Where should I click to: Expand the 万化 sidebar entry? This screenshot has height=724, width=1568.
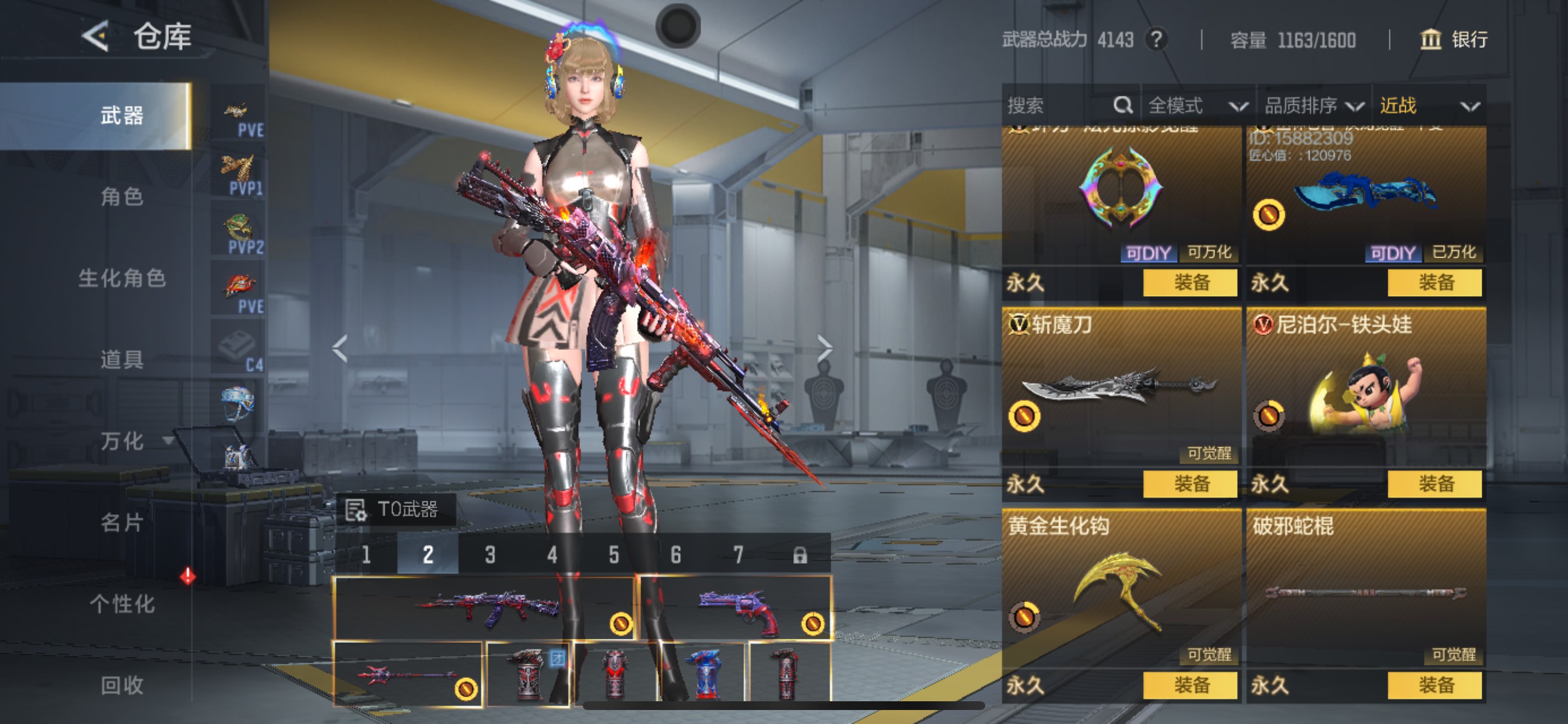coord(131,441)
